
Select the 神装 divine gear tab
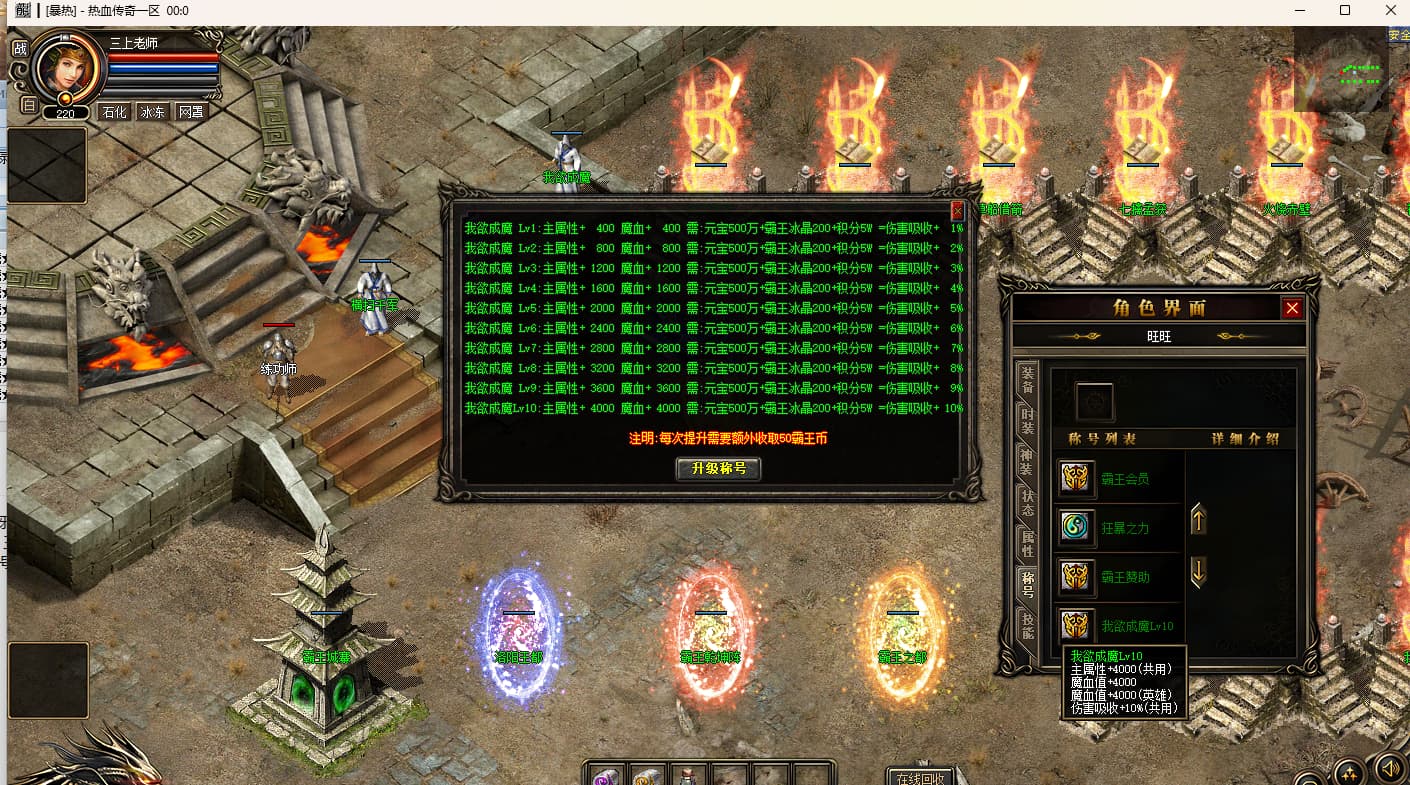(x=1027, y=462)
